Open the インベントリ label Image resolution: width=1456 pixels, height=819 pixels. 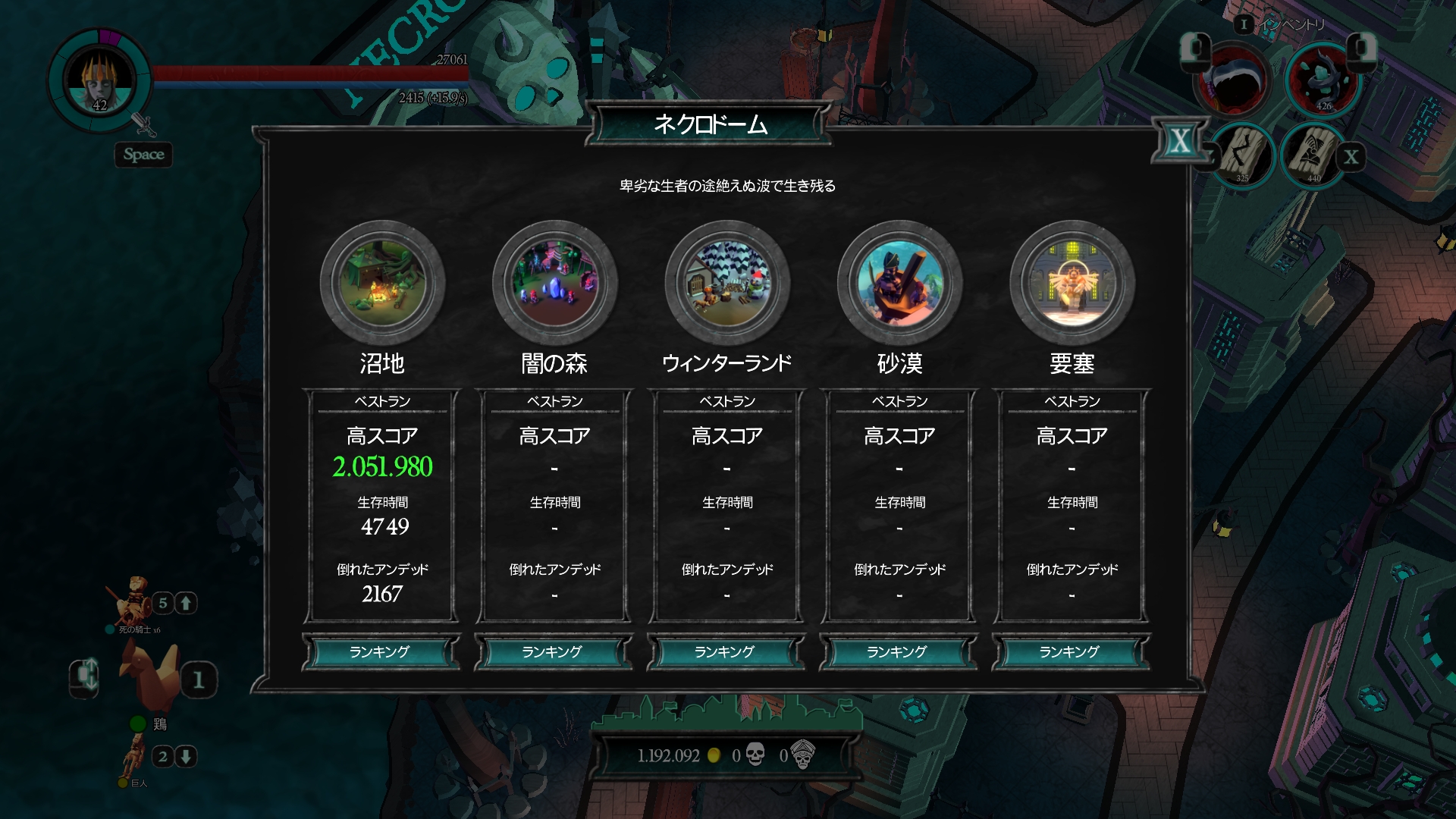pos(1291,25)
